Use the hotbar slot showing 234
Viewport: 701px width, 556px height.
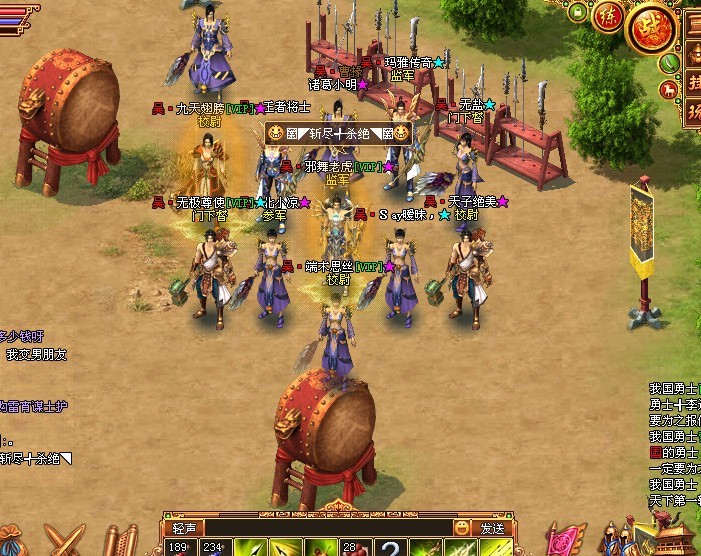[215, 547]
